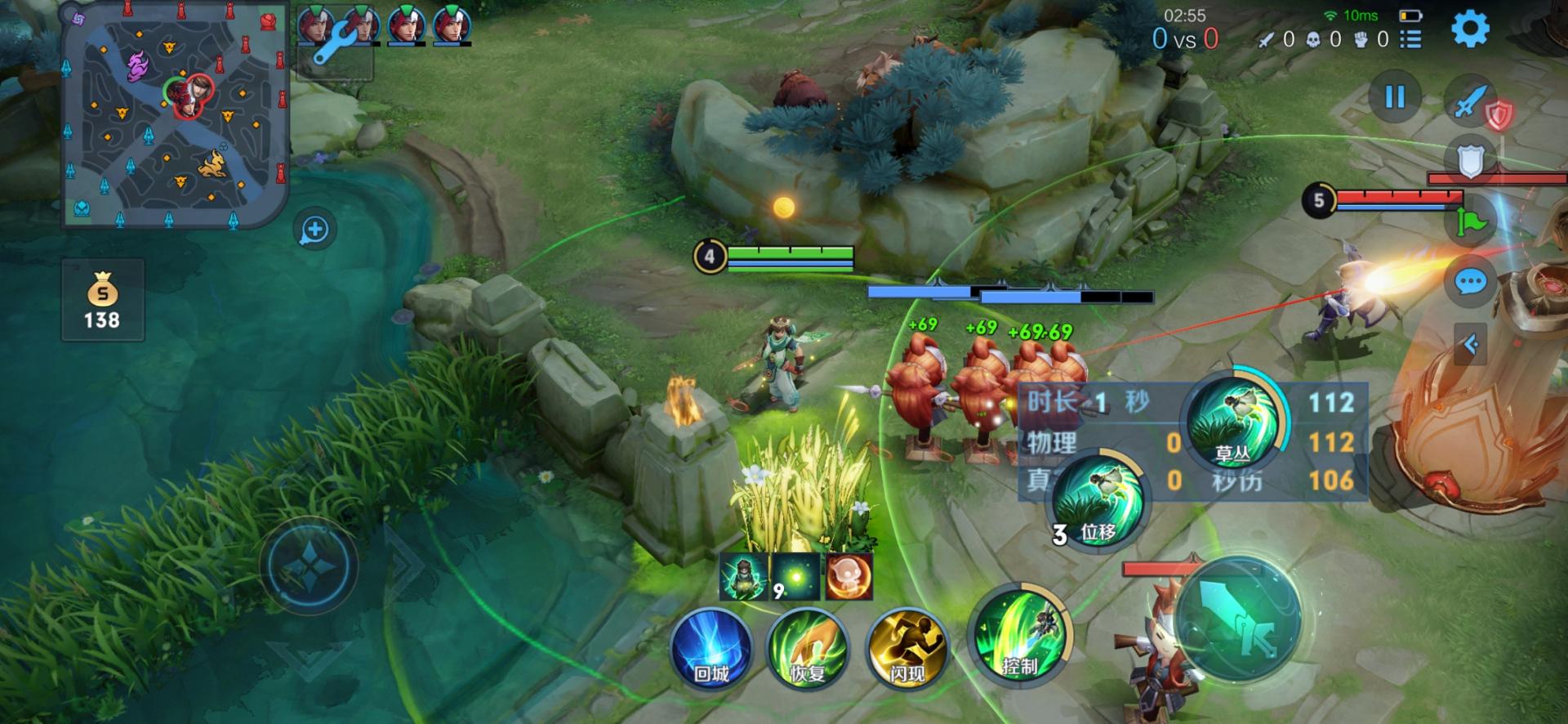Viewport: 1568px width, 724px height.
Task: Use the 恢复 heal spell
Action: coord(808,648)
